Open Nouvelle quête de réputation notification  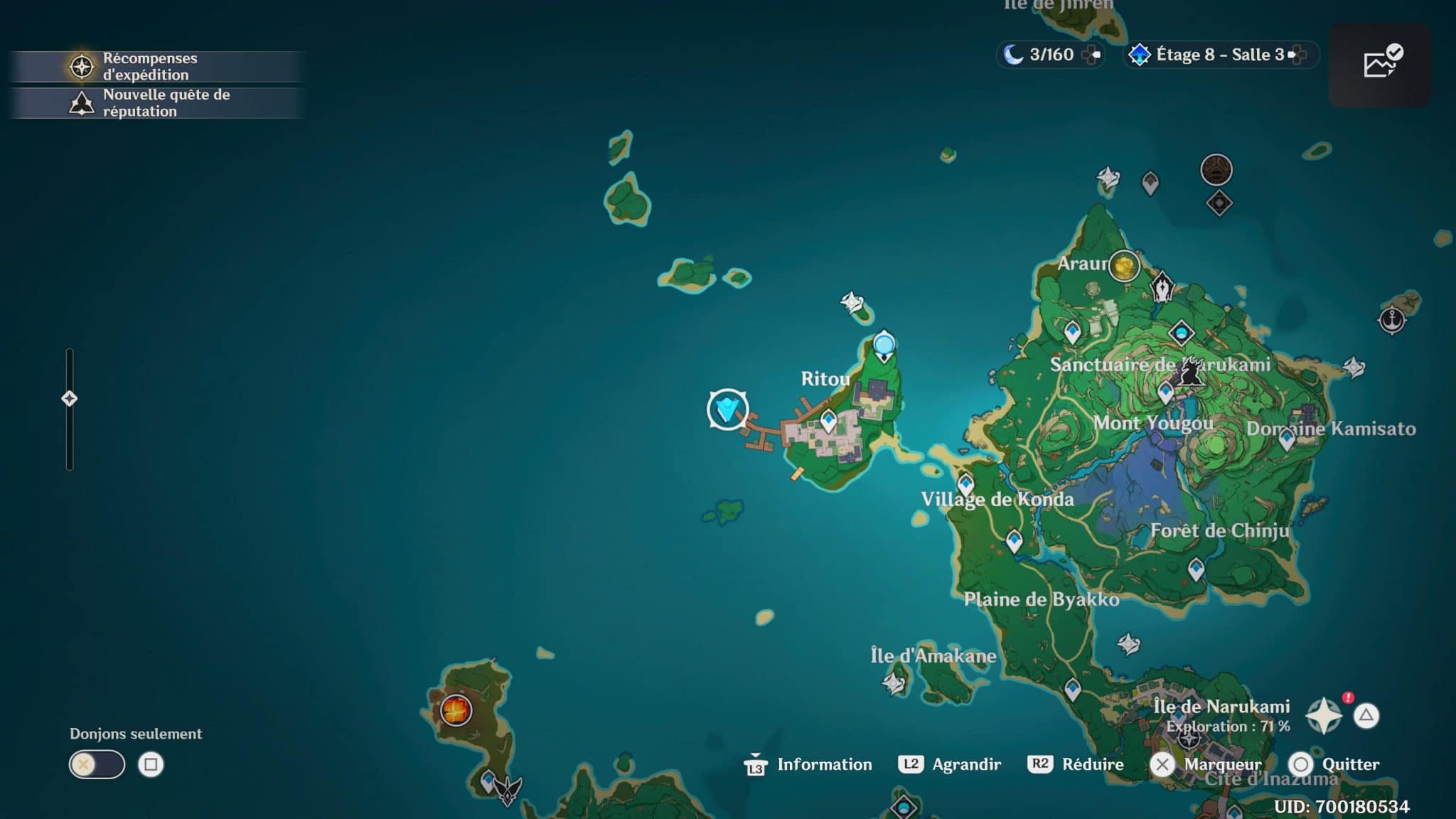click(153, 102)
